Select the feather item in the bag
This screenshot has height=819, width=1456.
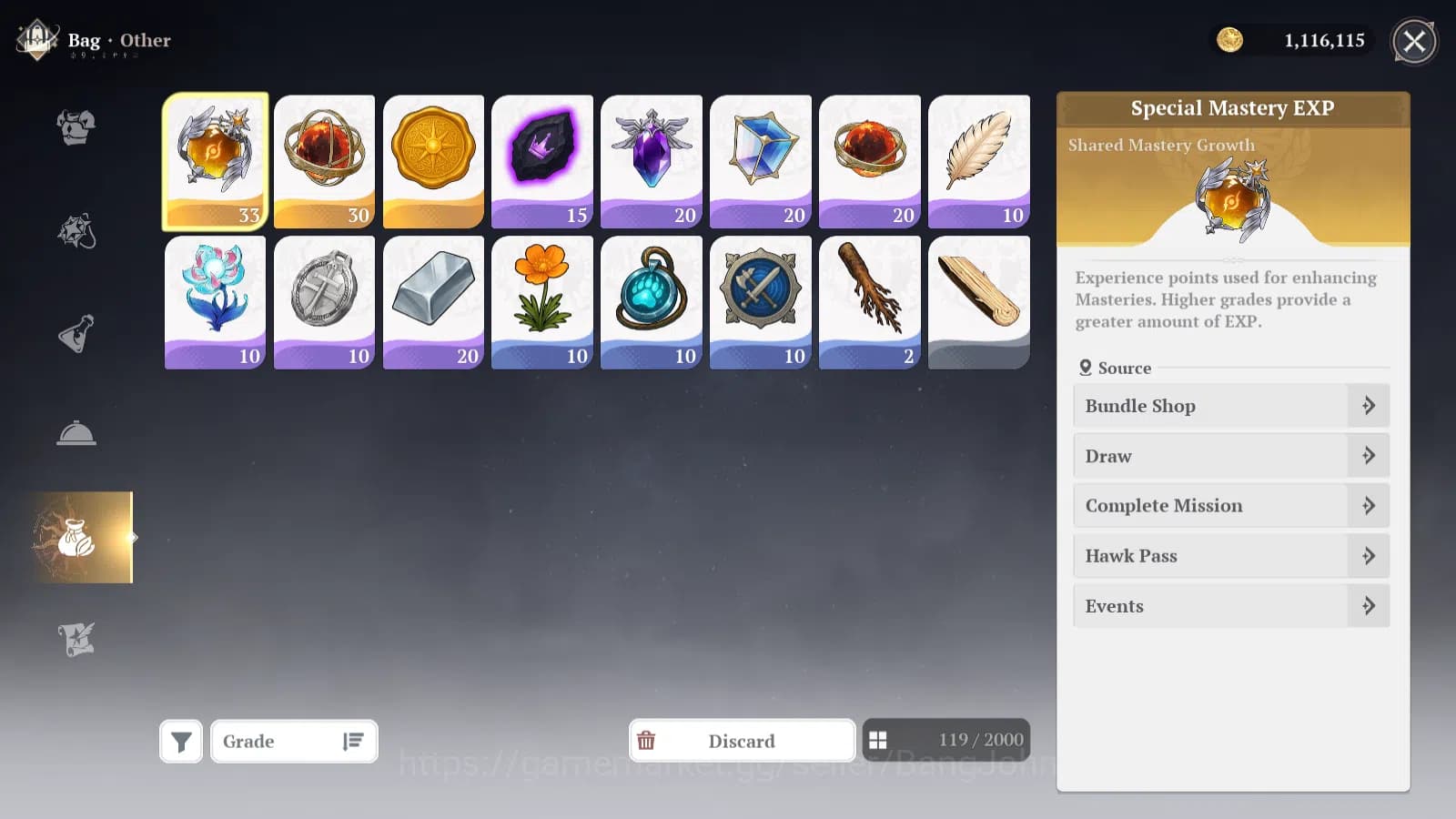978,161
